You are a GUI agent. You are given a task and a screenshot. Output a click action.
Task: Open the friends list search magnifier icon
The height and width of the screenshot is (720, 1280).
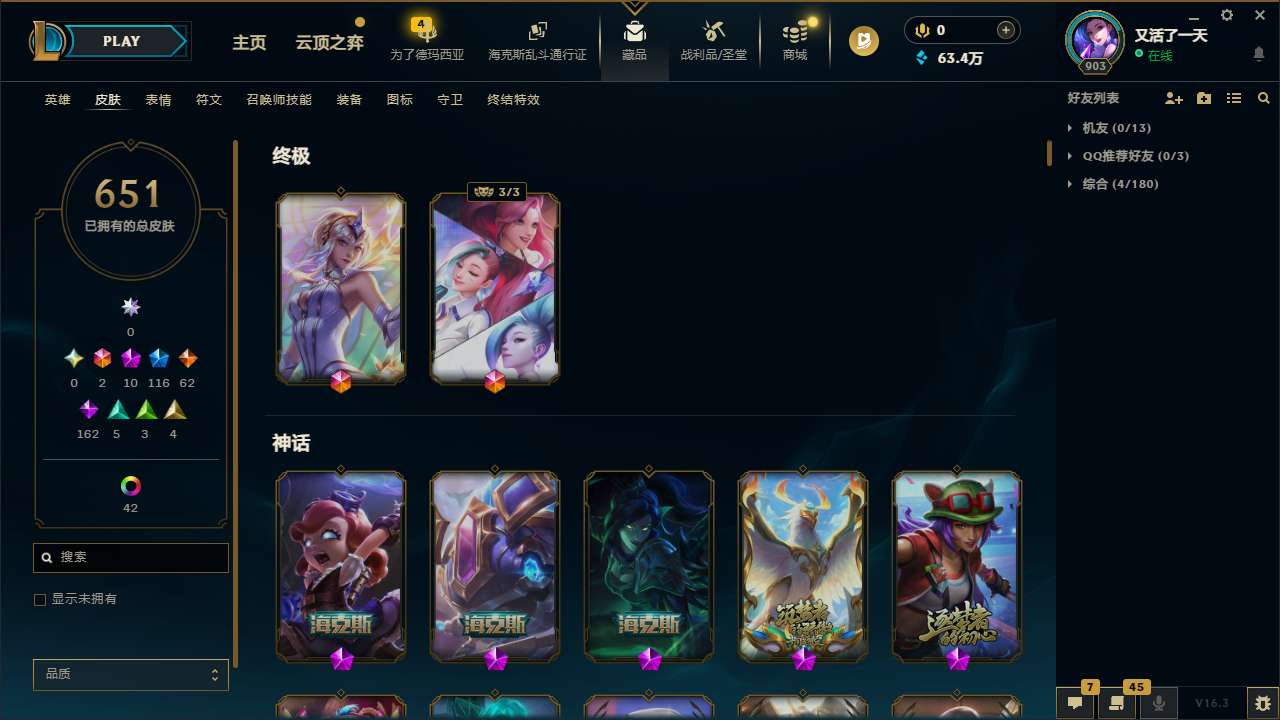click(x=1264, y=98)
